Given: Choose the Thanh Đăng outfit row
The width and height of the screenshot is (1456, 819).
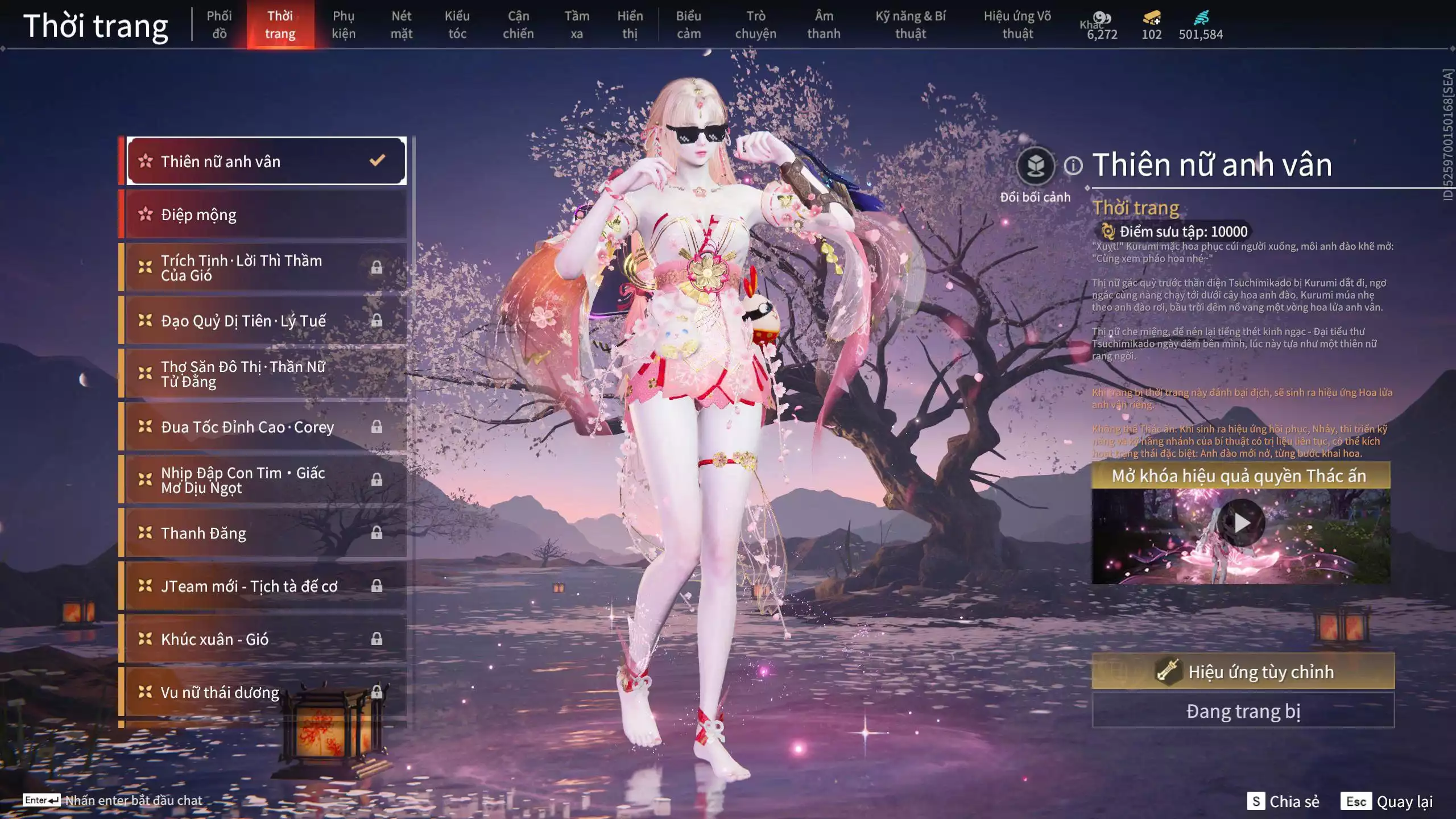Looking at the screenshot, I should [265, 533].
